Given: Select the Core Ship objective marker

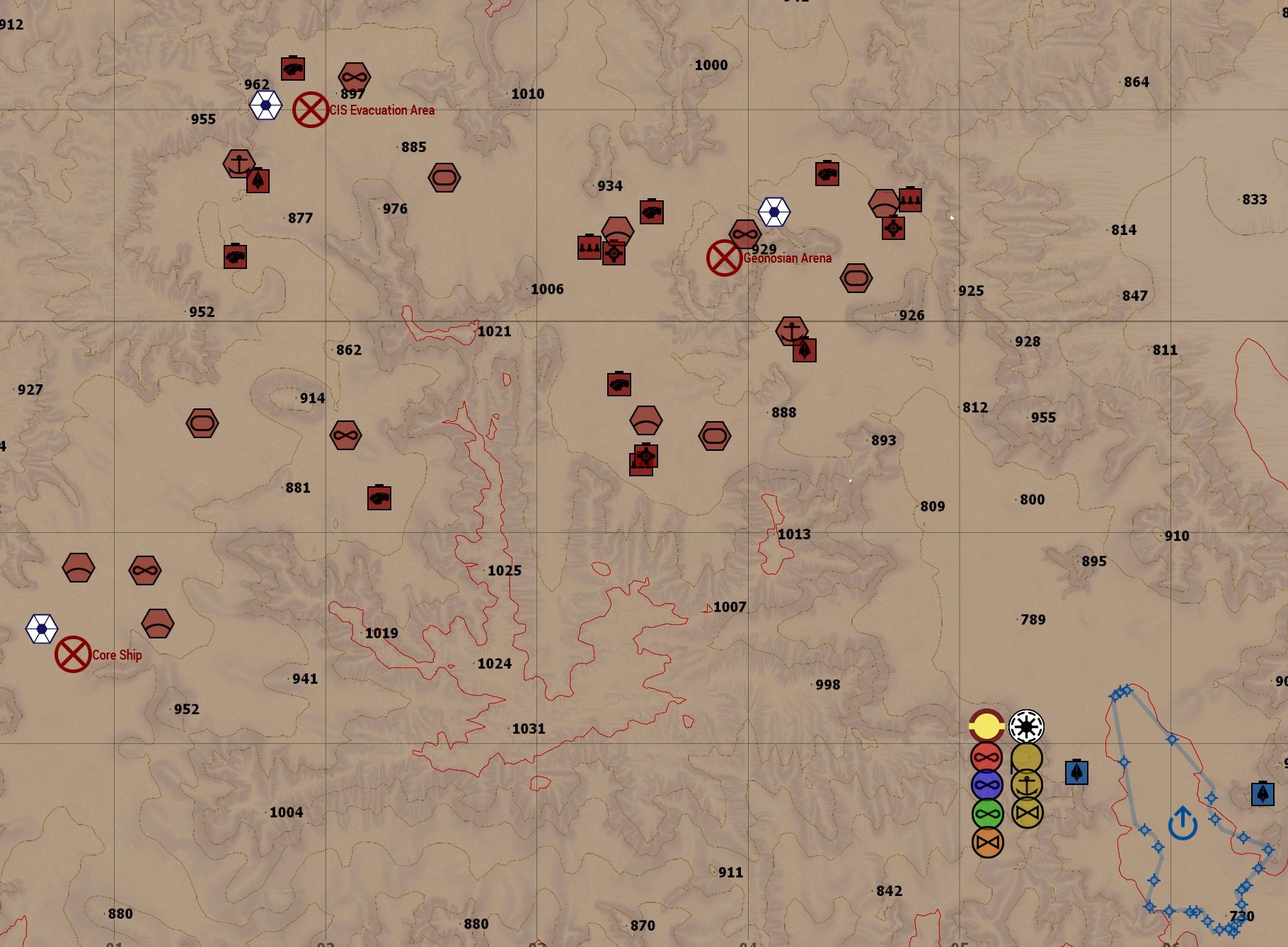Looking at the screenshot, I should click(73, 655).
